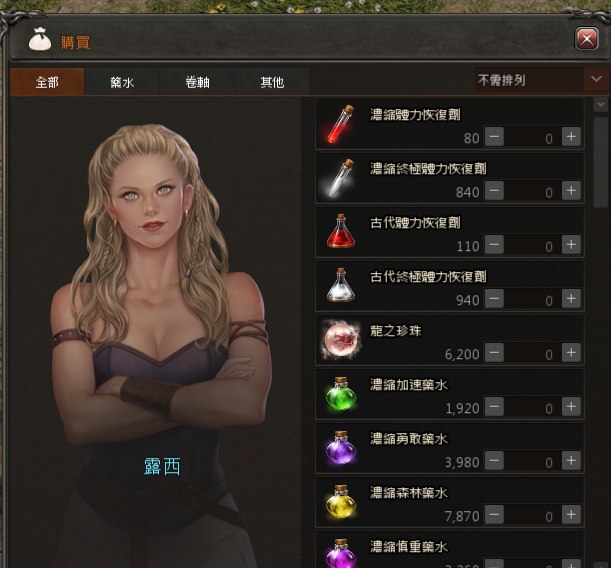Choose the yellow 濃縮森林藥水 potion
Screen dimensions: 611x568
(337, 501)
